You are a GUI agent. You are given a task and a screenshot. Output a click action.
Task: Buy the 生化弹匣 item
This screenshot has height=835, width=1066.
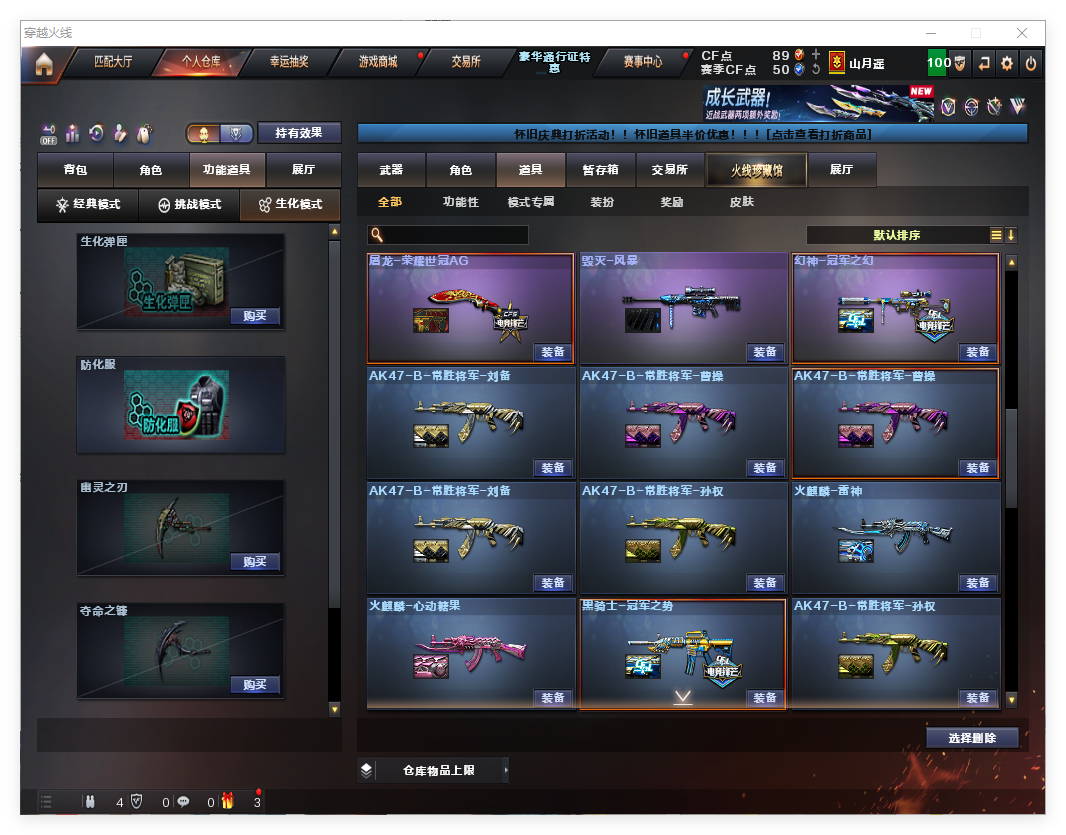click(254, 316)
